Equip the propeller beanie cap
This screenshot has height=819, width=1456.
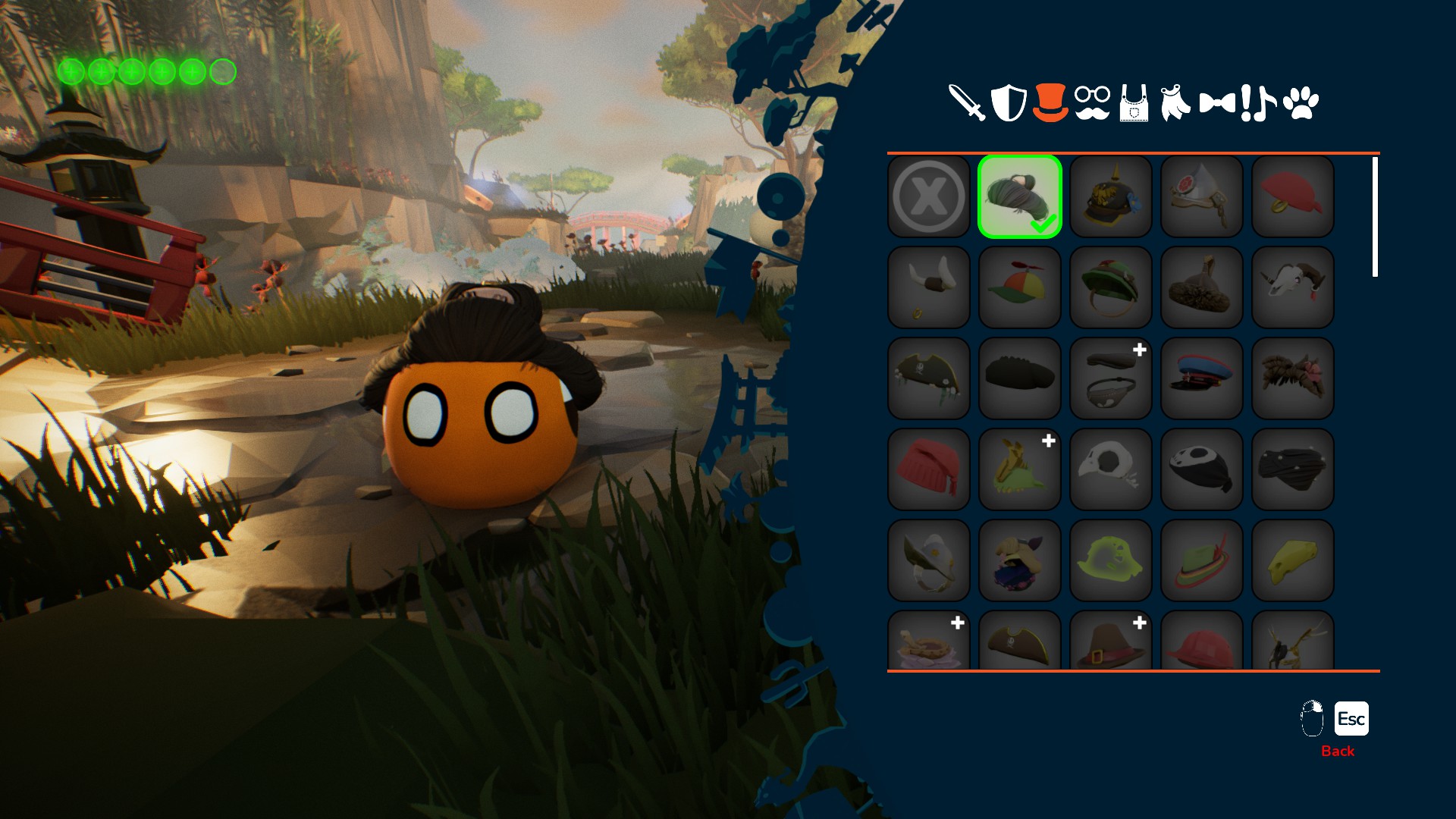(1020, 287)
